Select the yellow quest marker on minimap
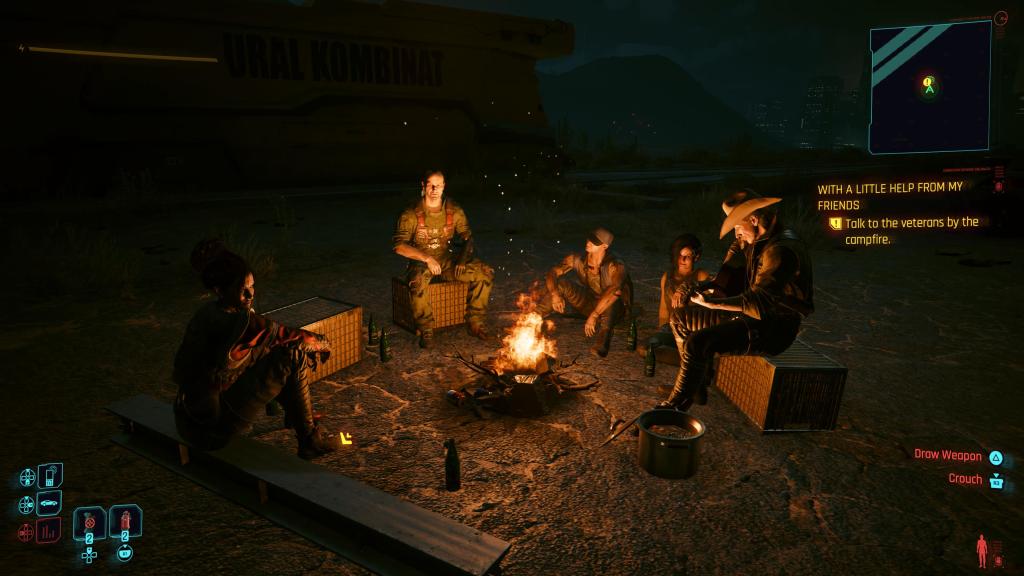This screenshot has width=1024, height=576. click(x=928, y=82)
